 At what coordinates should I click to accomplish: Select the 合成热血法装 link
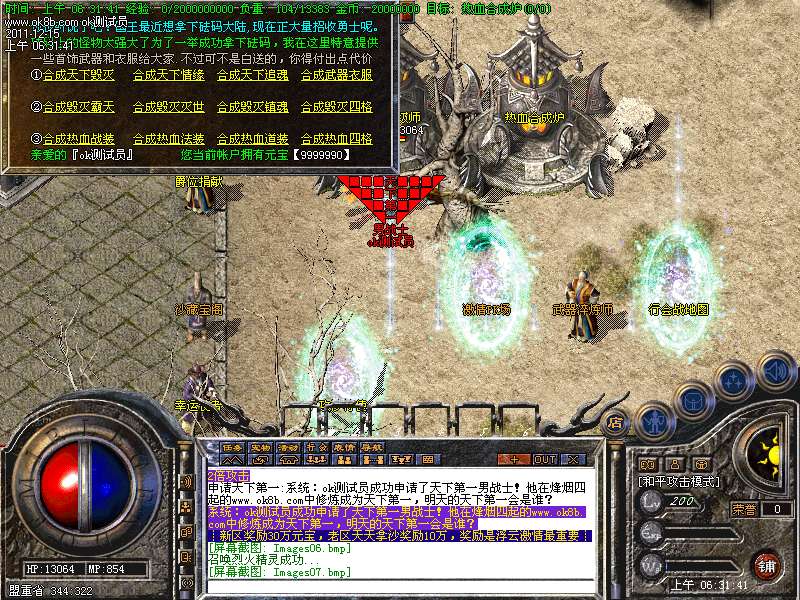168,139
